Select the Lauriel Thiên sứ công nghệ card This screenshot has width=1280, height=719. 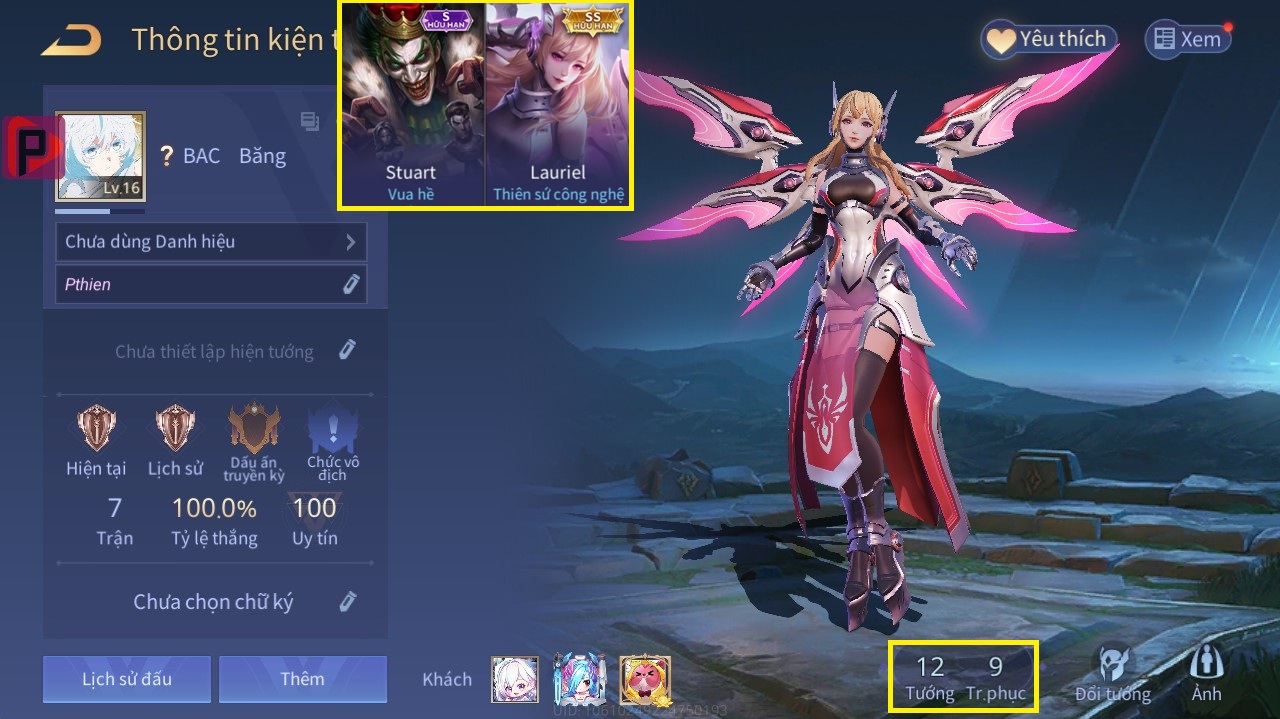coord(558,105)
